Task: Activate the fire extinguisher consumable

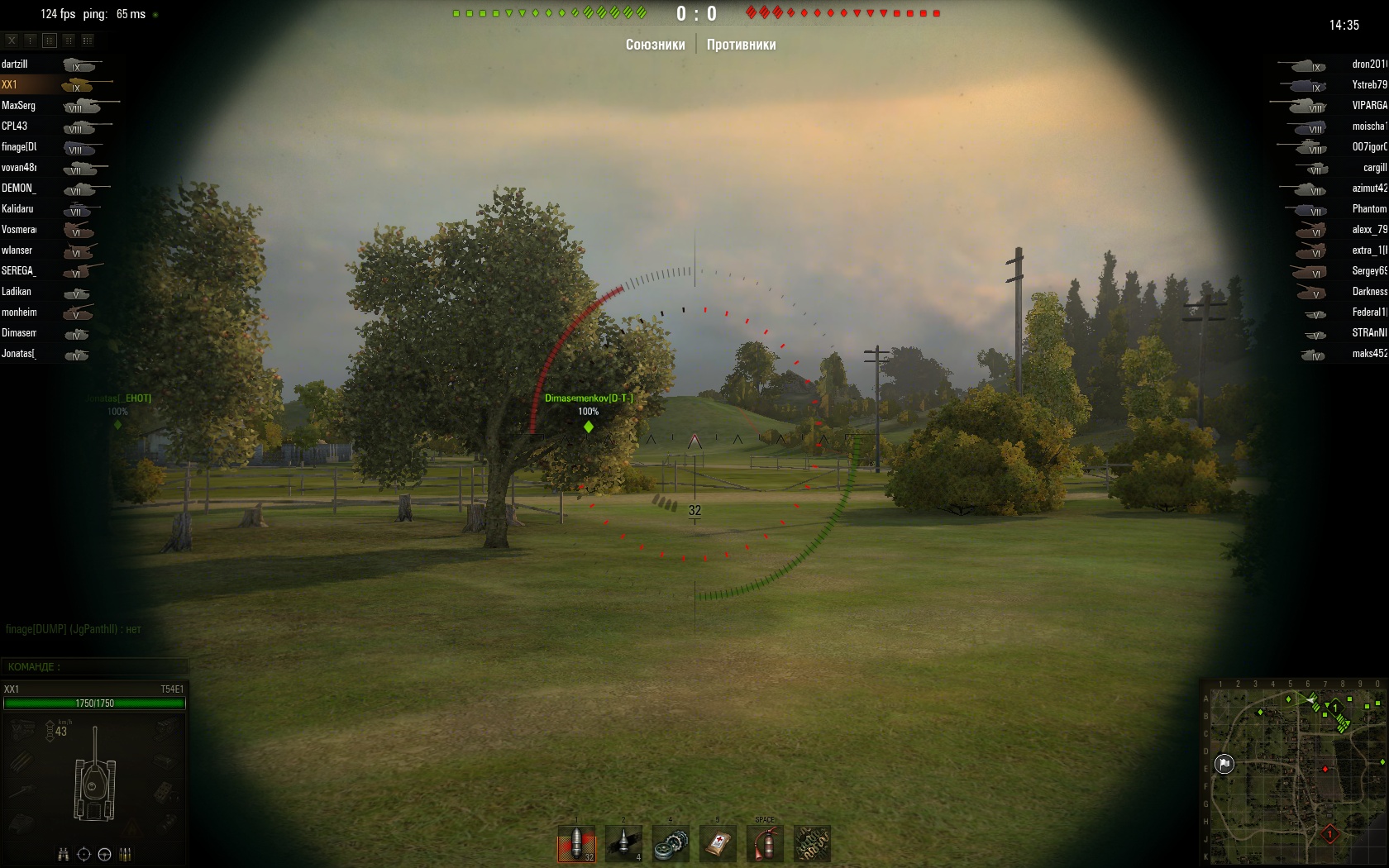Action: point(765,844)
